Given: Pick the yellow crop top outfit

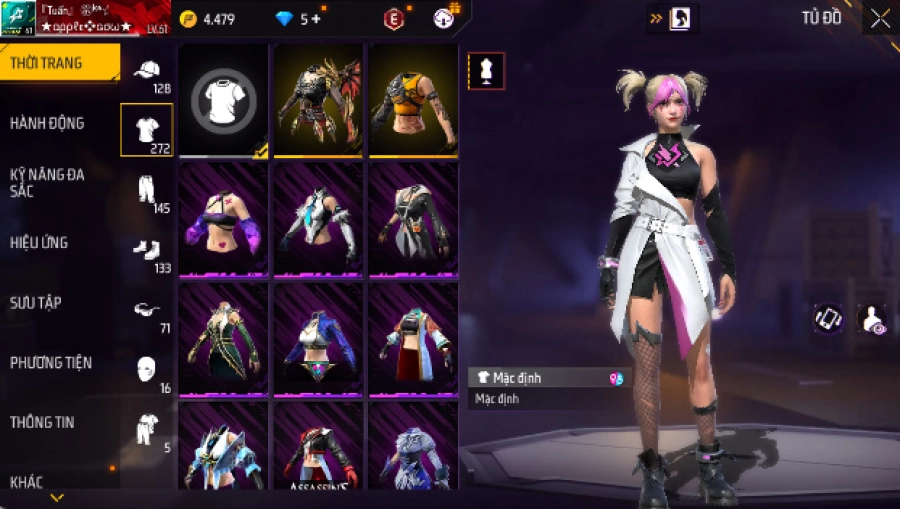Looking at the screenshot, I should click(x=413, y=100).
